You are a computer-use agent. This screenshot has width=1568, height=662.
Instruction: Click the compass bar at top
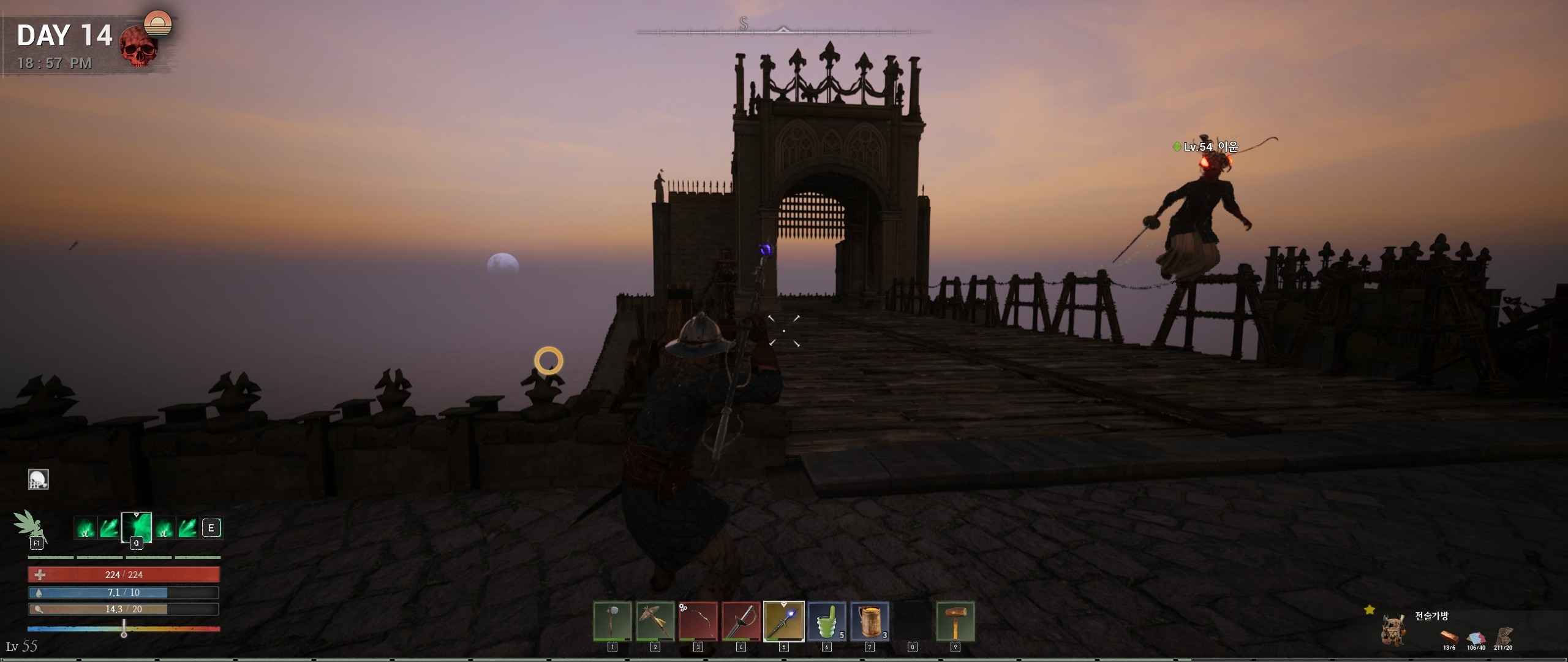click(x=783, y=29)
